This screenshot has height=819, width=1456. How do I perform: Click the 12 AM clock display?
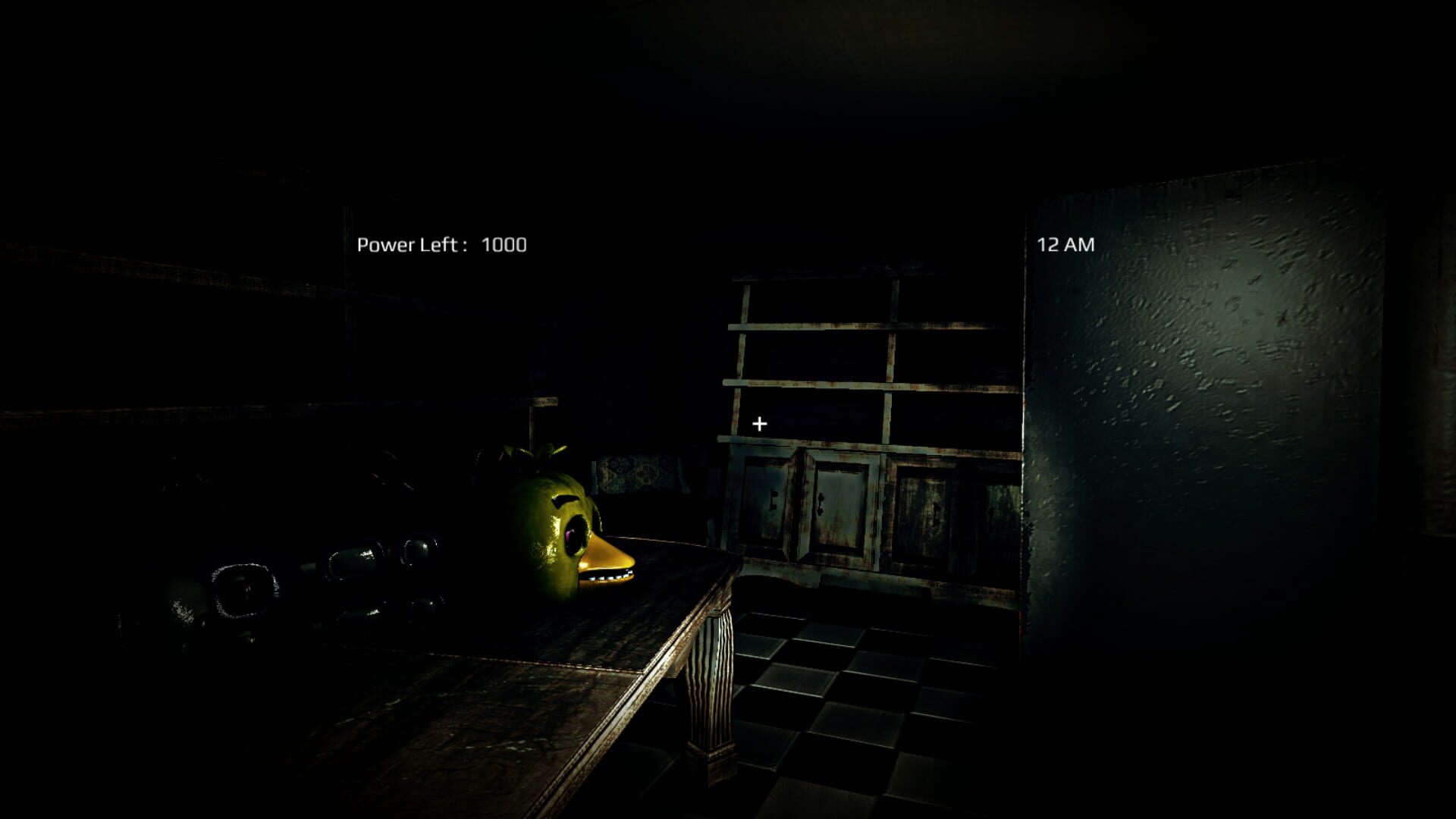pos(1065,244)
